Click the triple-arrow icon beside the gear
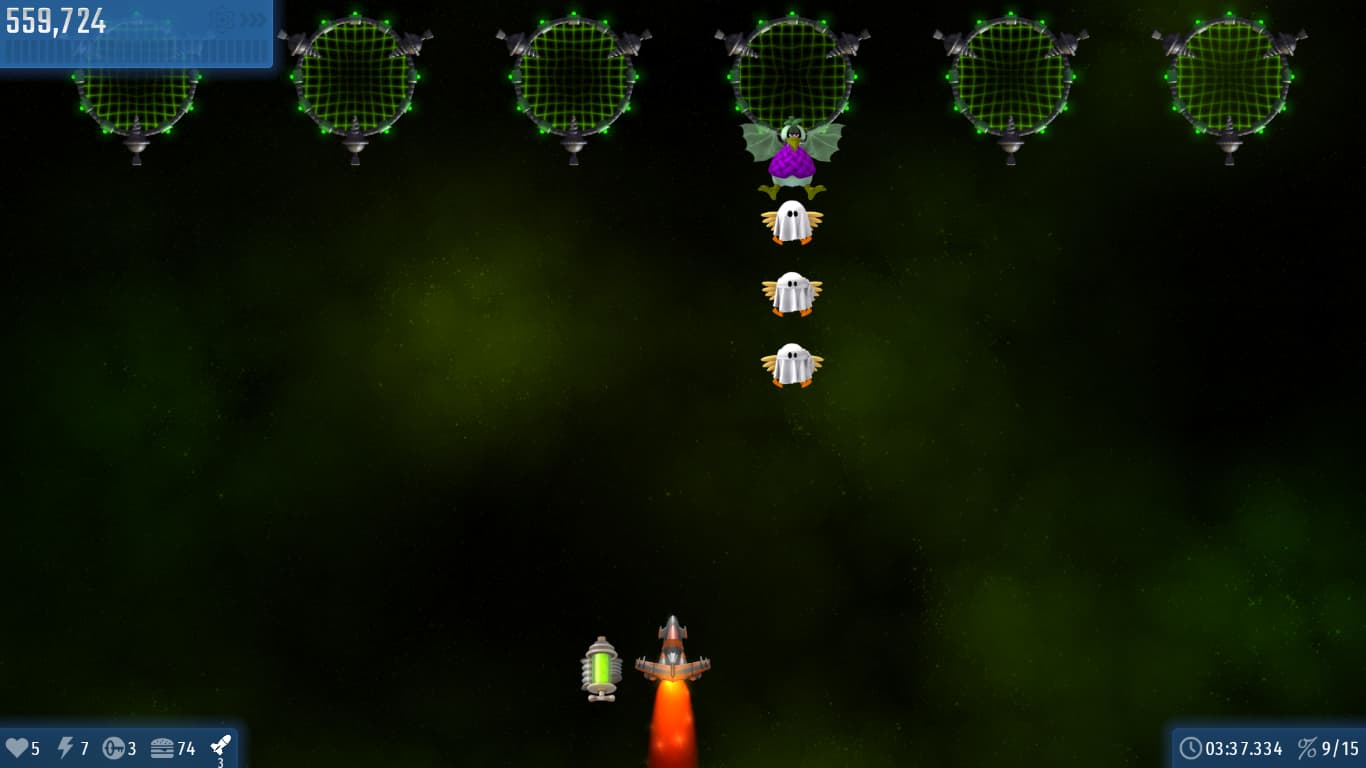 click(253, 19)
